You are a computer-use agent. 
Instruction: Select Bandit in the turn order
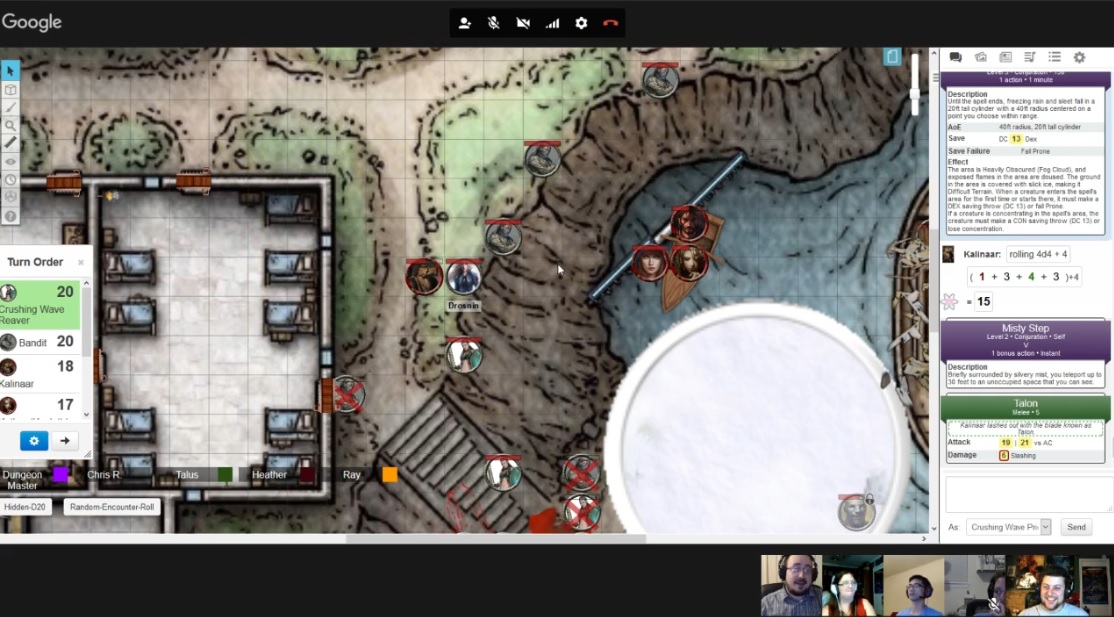click(x=40, y=342)
